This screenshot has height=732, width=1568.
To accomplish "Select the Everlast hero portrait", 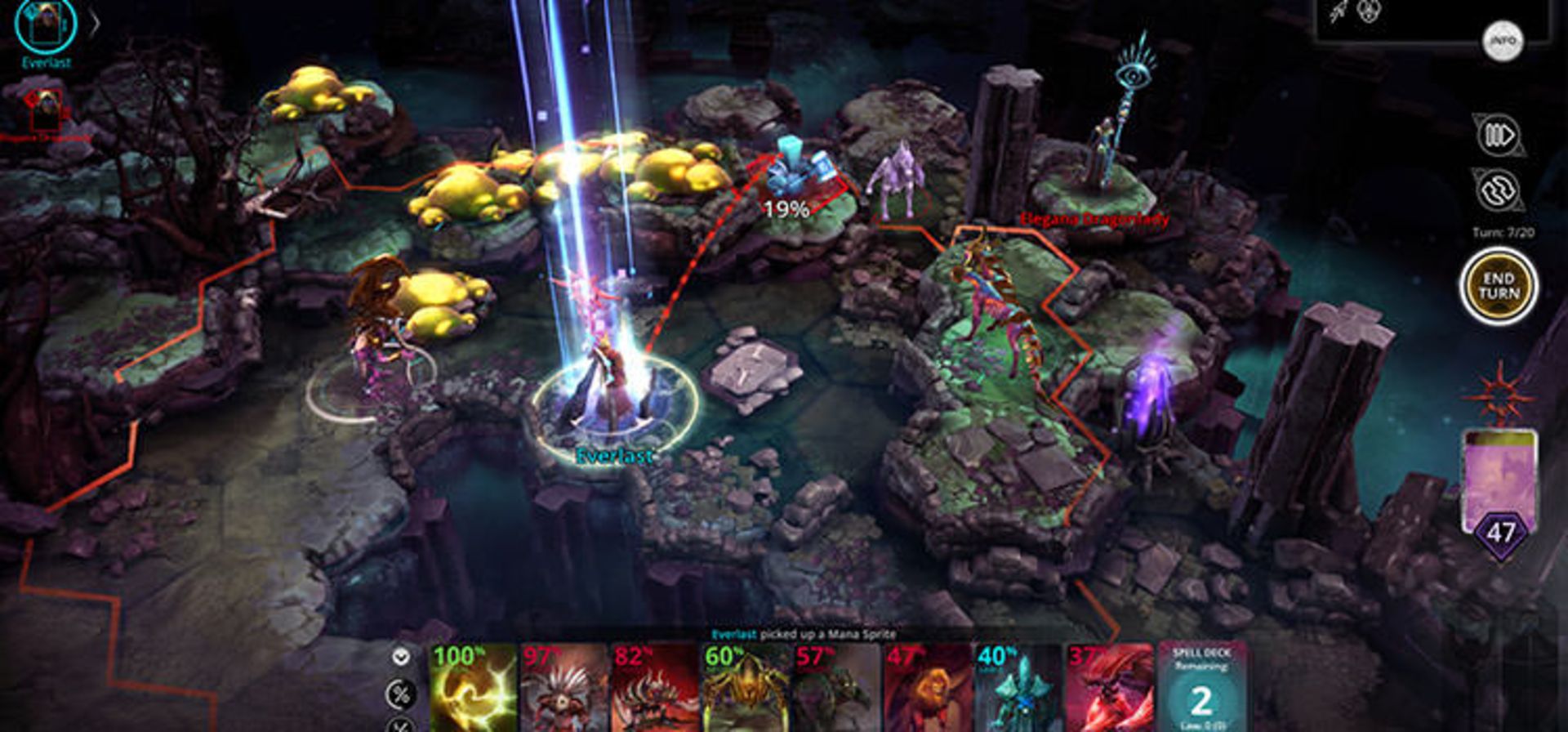I will [x=45, y=25].
